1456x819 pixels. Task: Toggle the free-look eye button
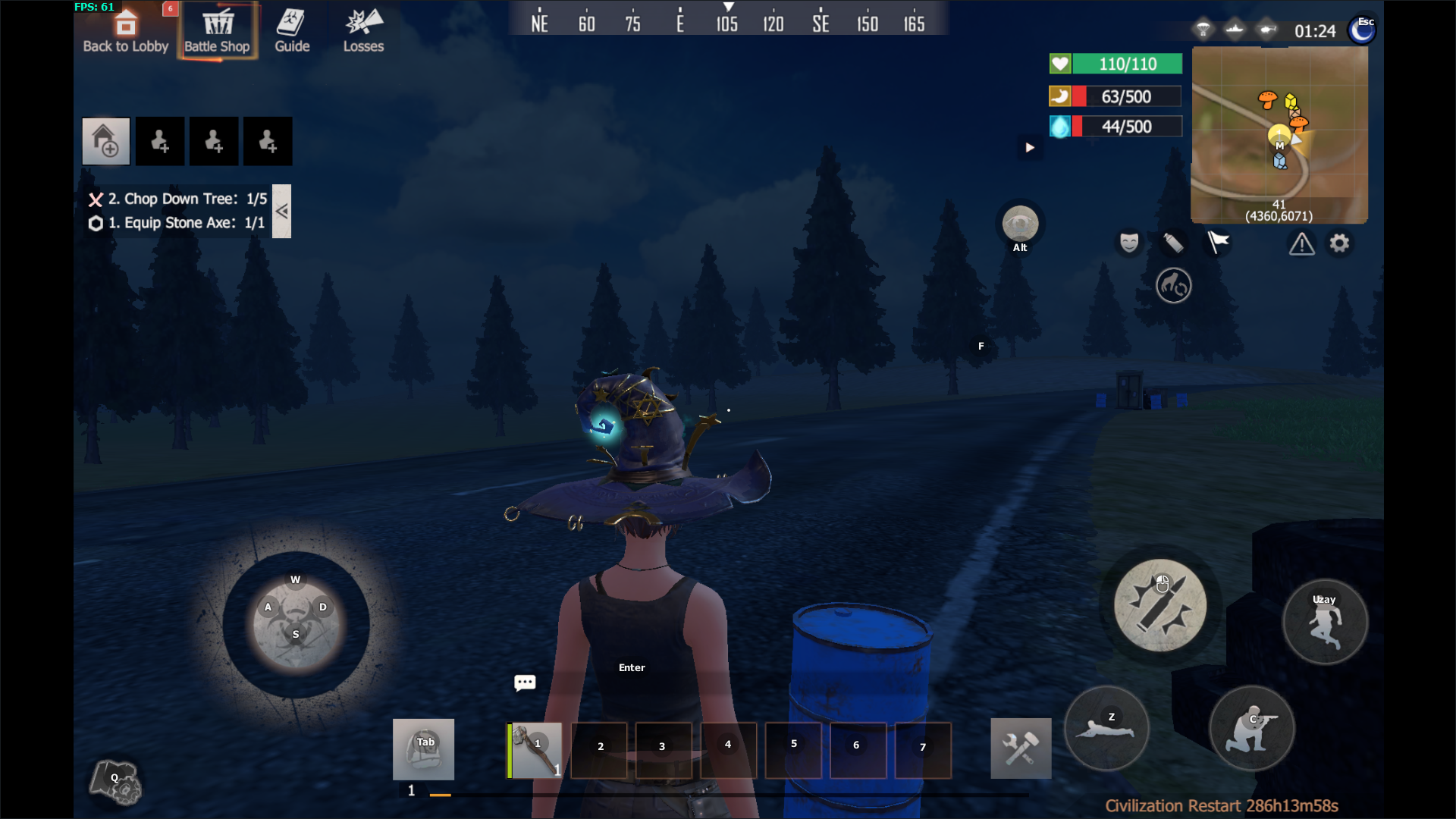tap(1020, 225)
